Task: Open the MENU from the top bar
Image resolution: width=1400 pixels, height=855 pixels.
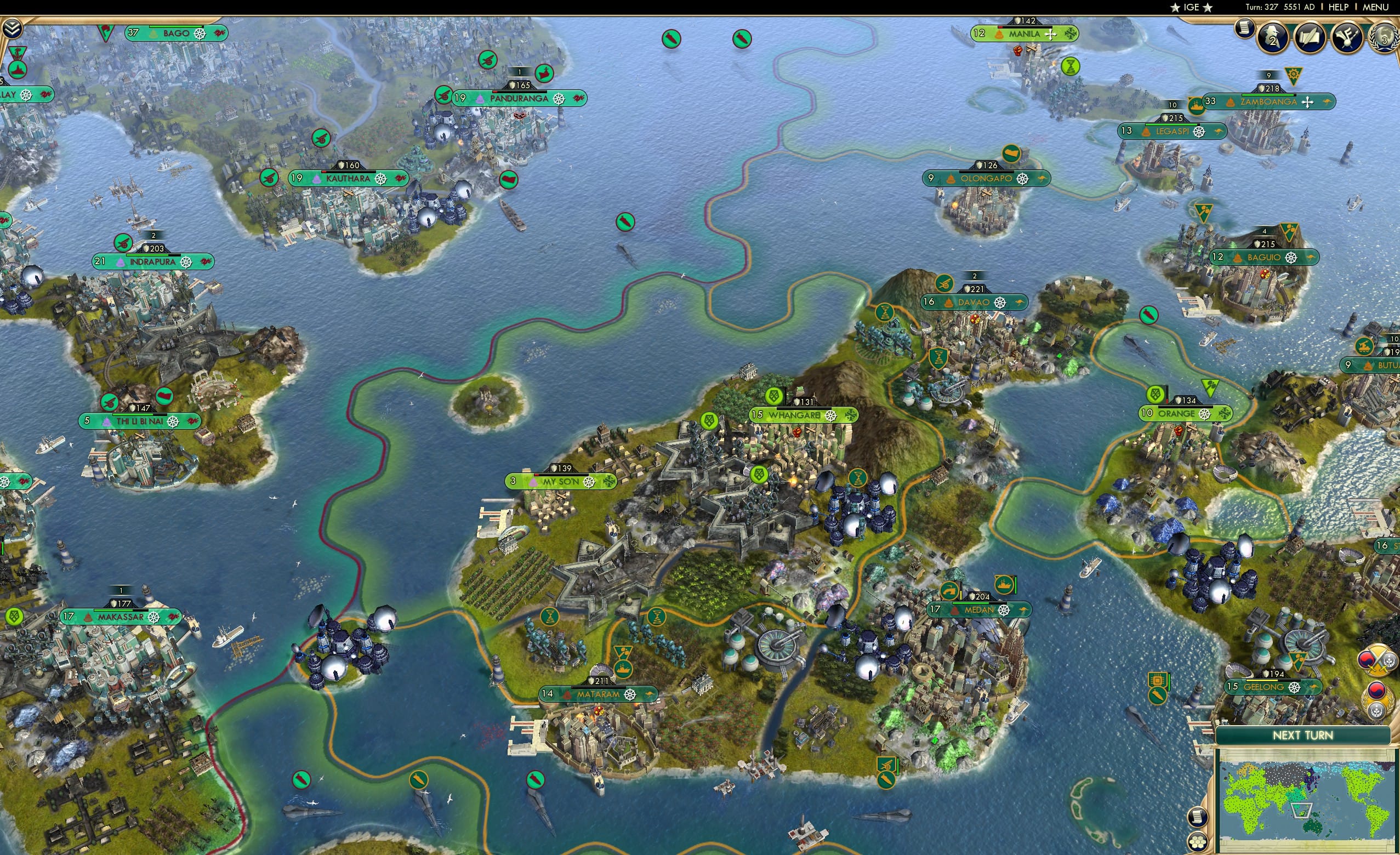Action: (1375, 7)
